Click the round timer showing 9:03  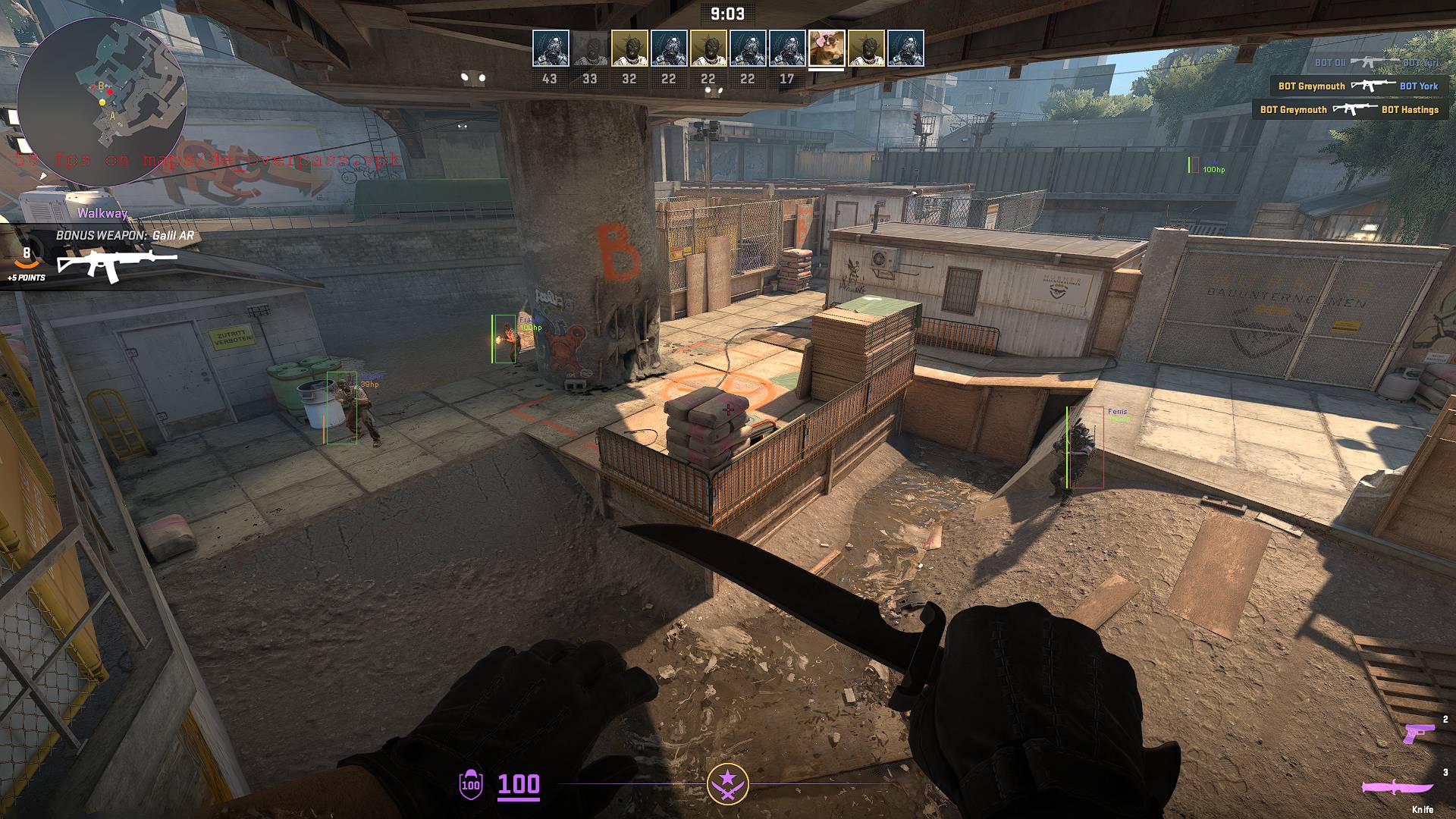pos(727,13)
